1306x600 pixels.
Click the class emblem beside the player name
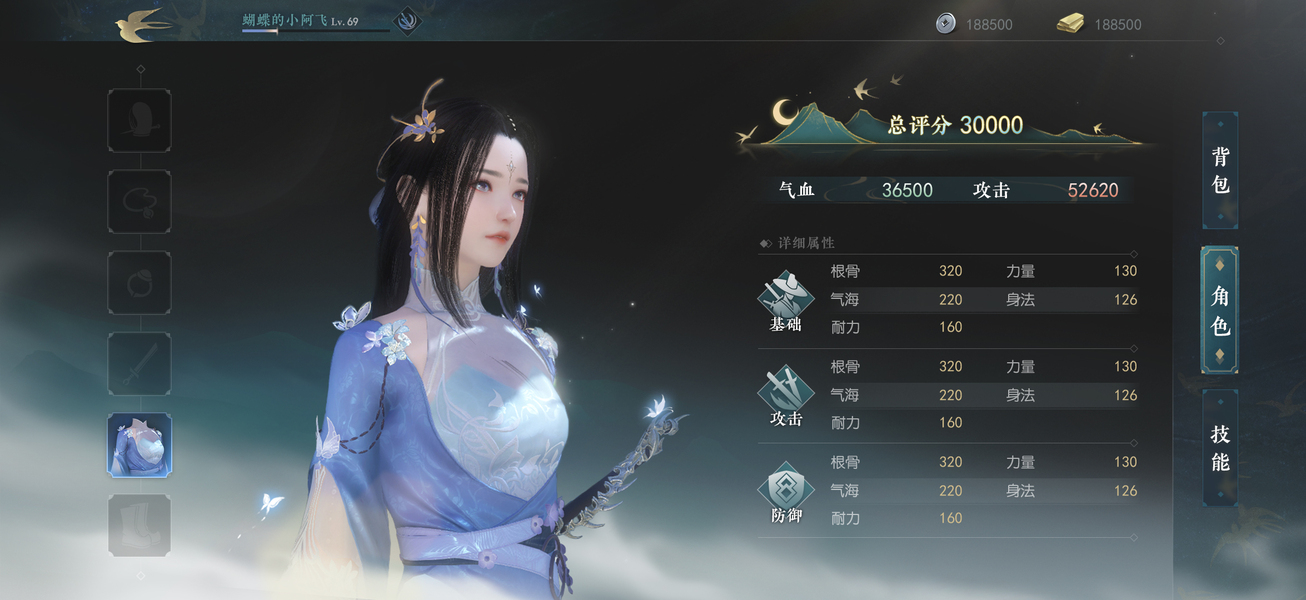pos(407,21)
